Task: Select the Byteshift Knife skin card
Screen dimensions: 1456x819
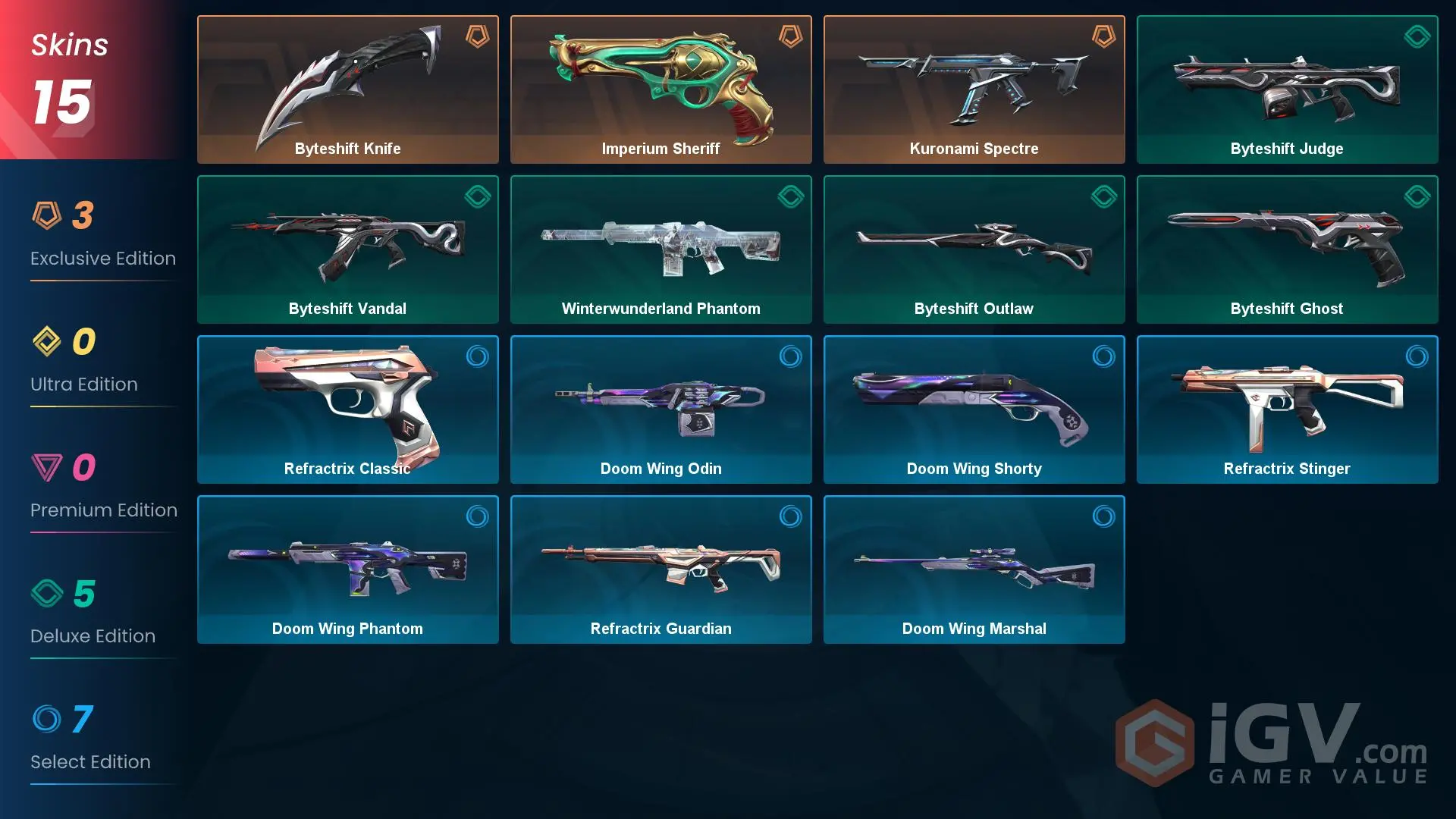Action: click(x=348, y=89)
